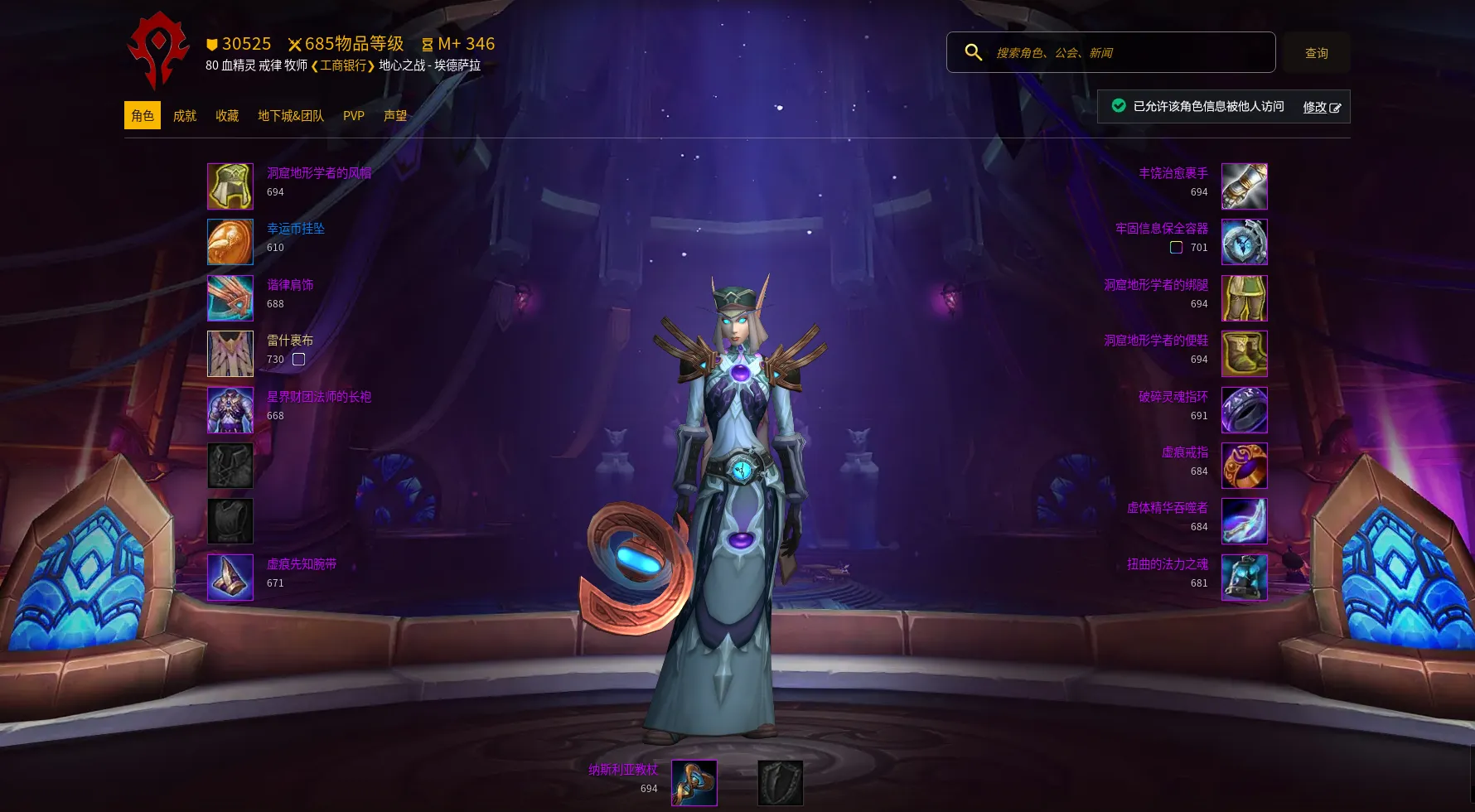Screen dimensions: 1475x812
Task: Select the 虚痕先知腕带 bracer icon
Action: coord(230,578)
